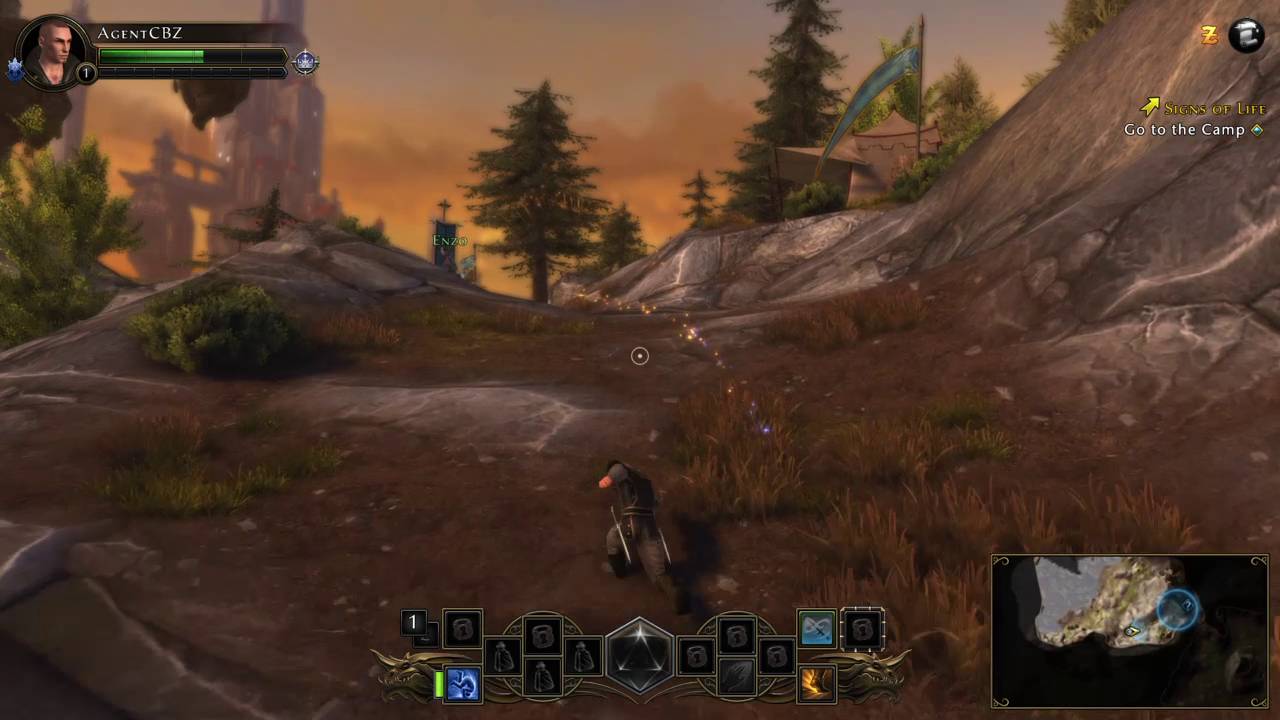Click the tray number 1 selector

pos(413,623)
